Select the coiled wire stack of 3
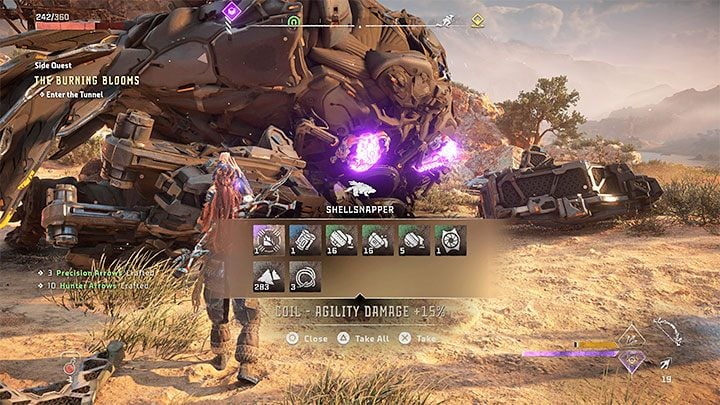The image size is (720, 405). tap(303, 275)
